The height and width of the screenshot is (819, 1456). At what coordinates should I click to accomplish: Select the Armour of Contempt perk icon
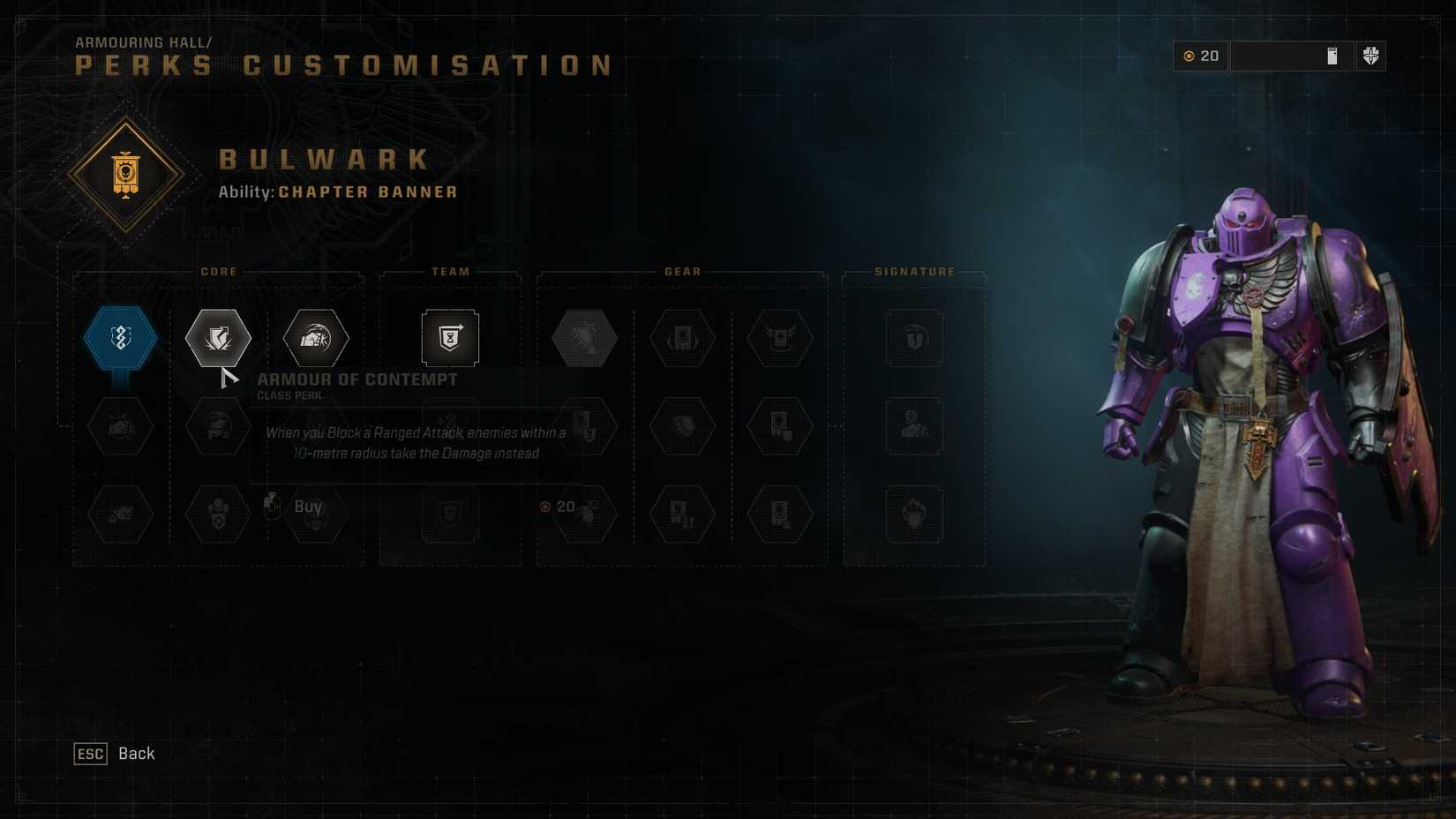[218, 338]
